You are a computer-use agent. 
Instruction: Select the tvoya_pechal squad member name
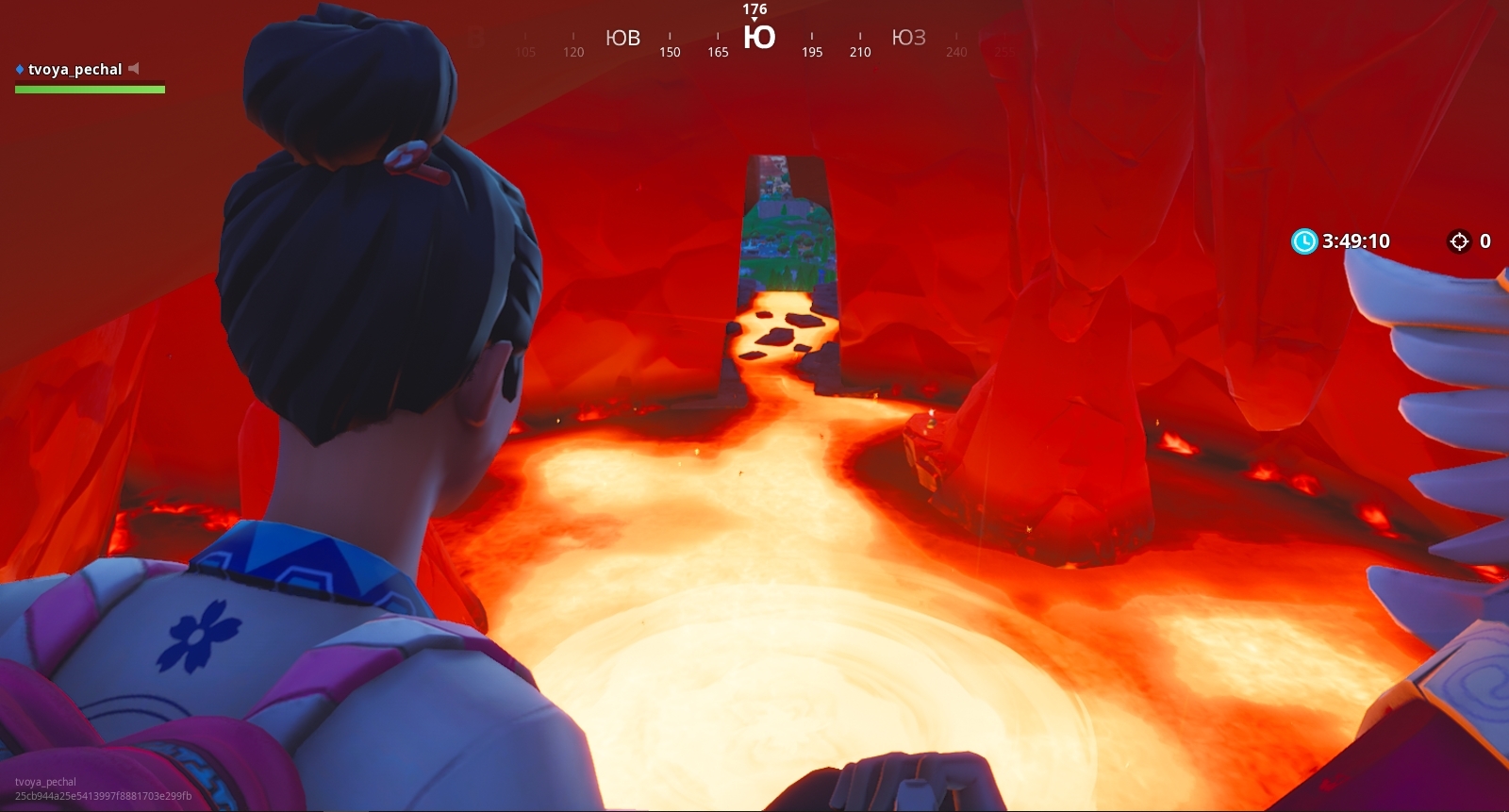[x=75, y=69]
